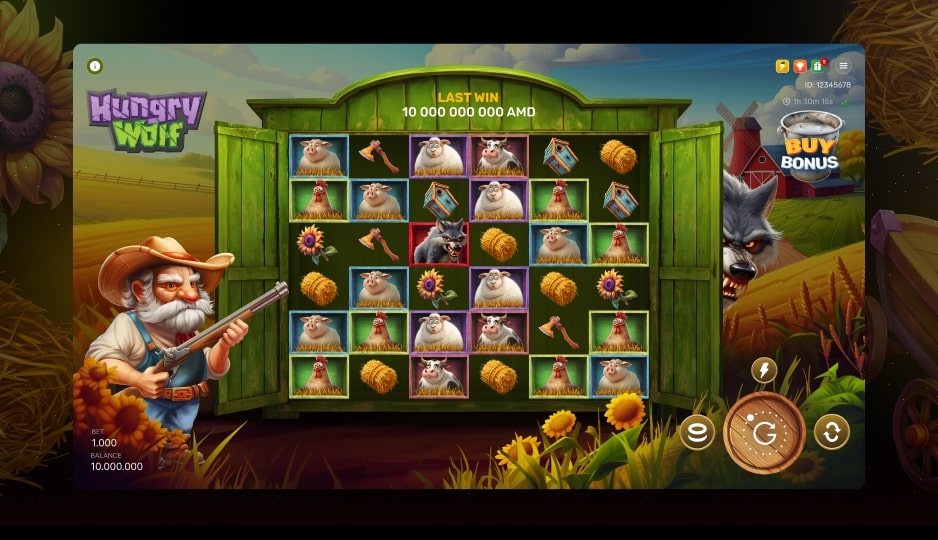
Task: Spin the reels with the wooden button
Action: [x=764, y=432]
